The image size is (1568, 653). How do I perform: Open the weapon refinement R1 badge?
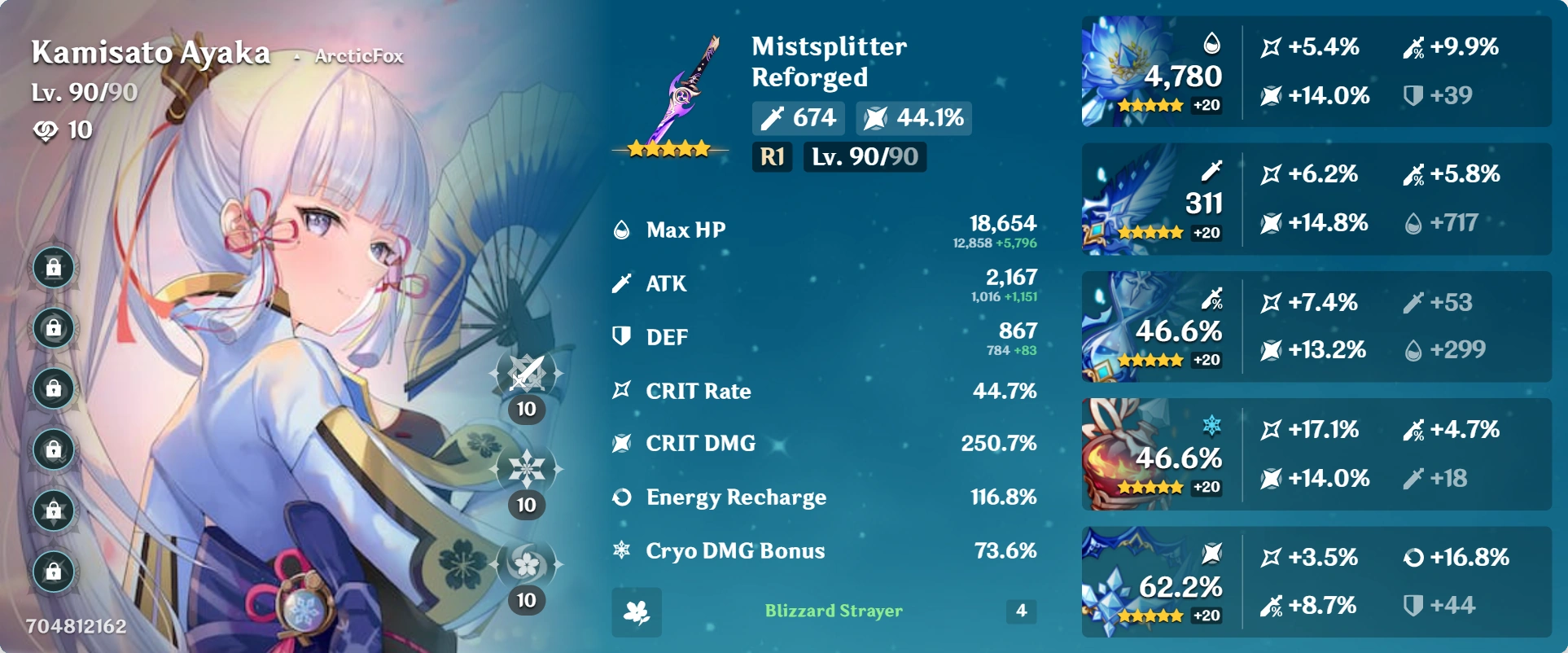point(772,158)
